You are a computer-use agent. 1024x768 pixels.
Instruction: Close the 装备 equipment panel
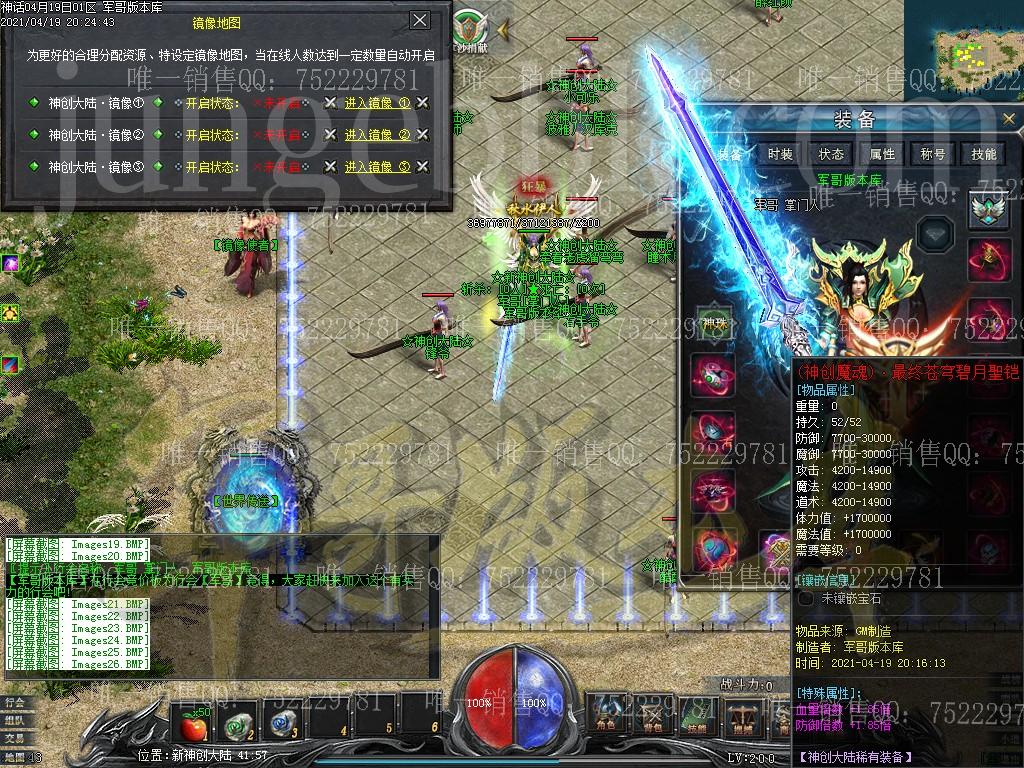pos(1009,119)
